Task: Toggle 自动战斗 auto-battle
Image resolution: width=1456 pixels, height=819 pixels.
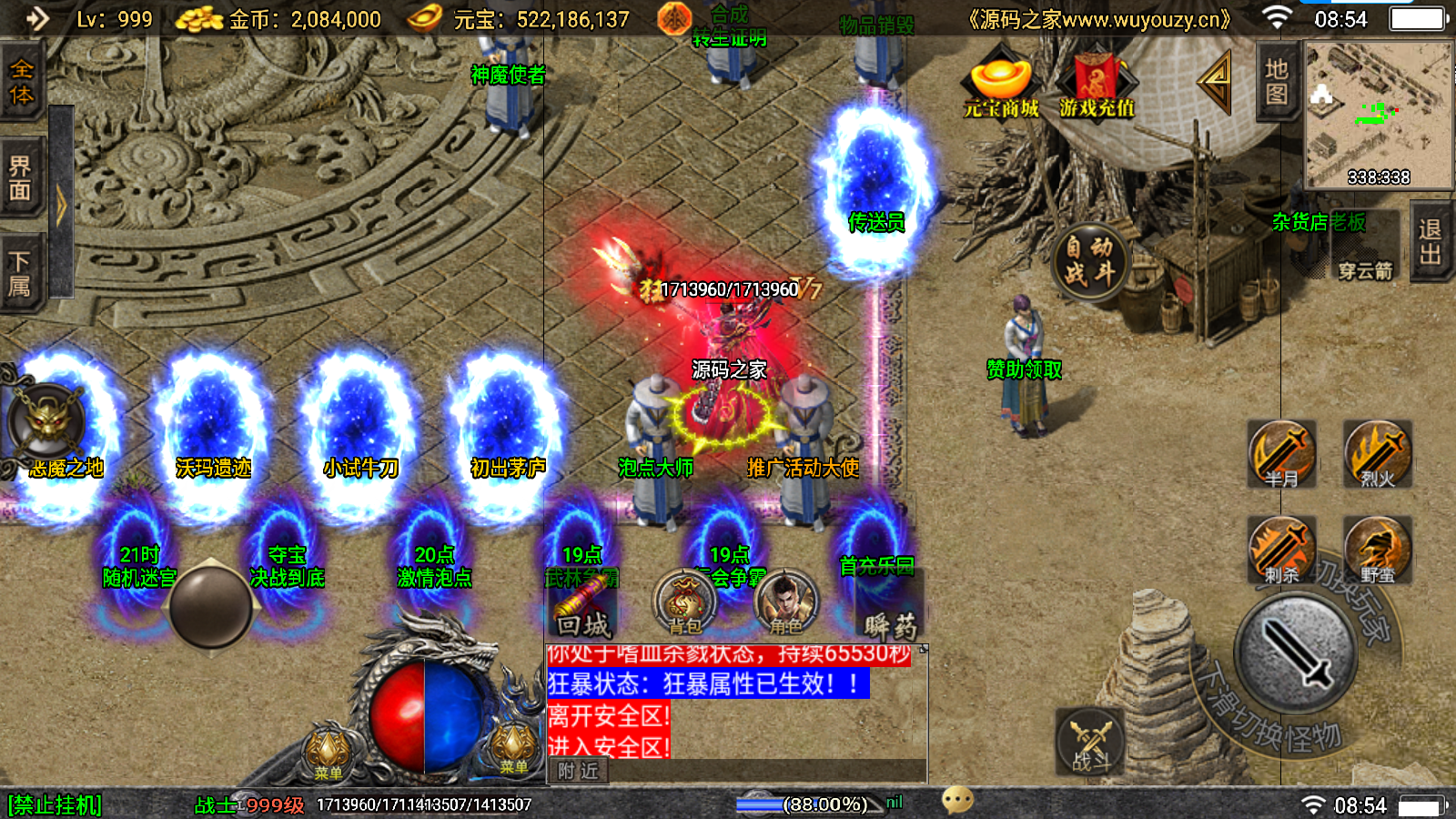Action: click(1089, 261)
